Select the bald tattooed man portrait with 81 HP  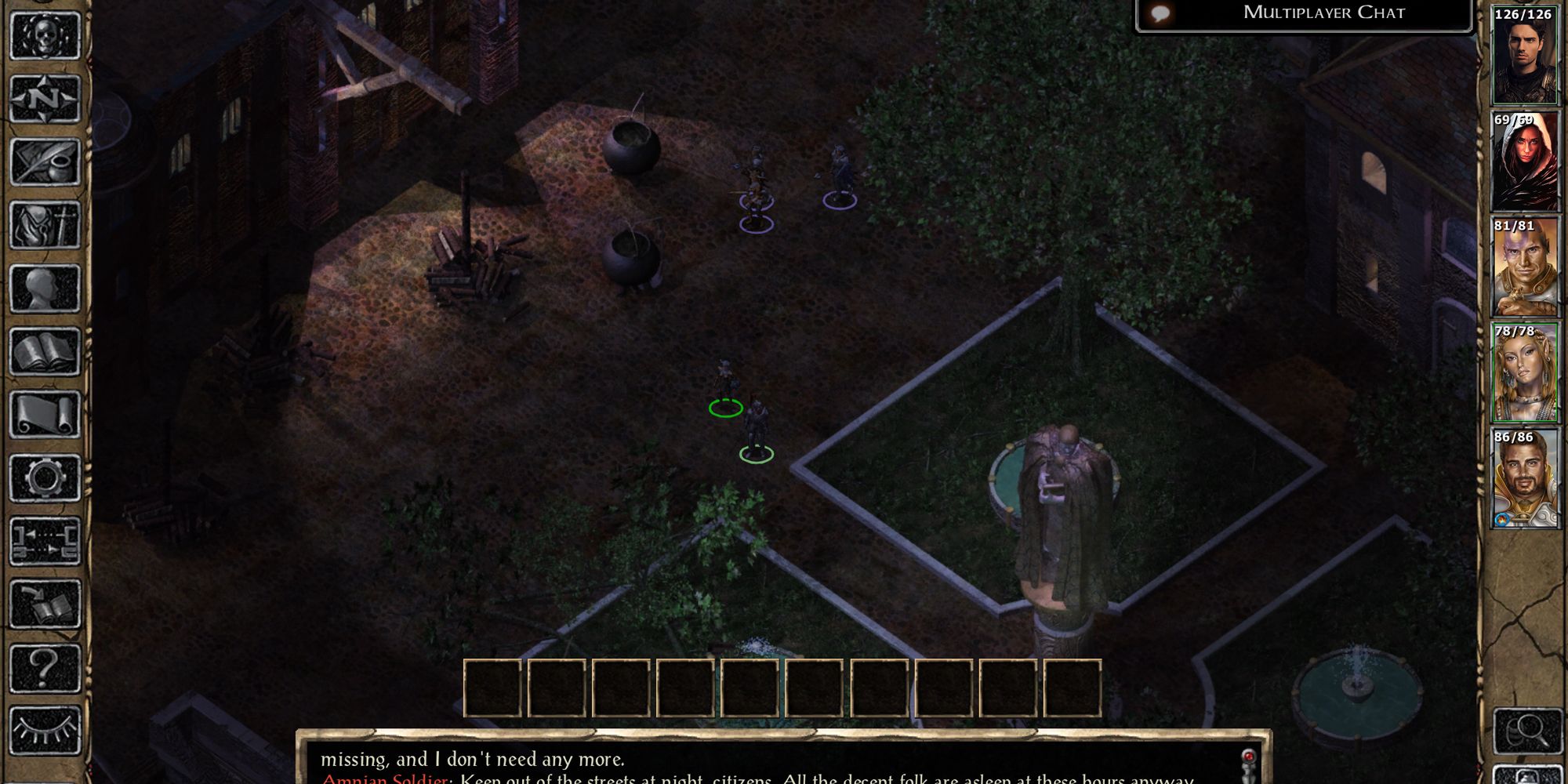click(1524, 267)
